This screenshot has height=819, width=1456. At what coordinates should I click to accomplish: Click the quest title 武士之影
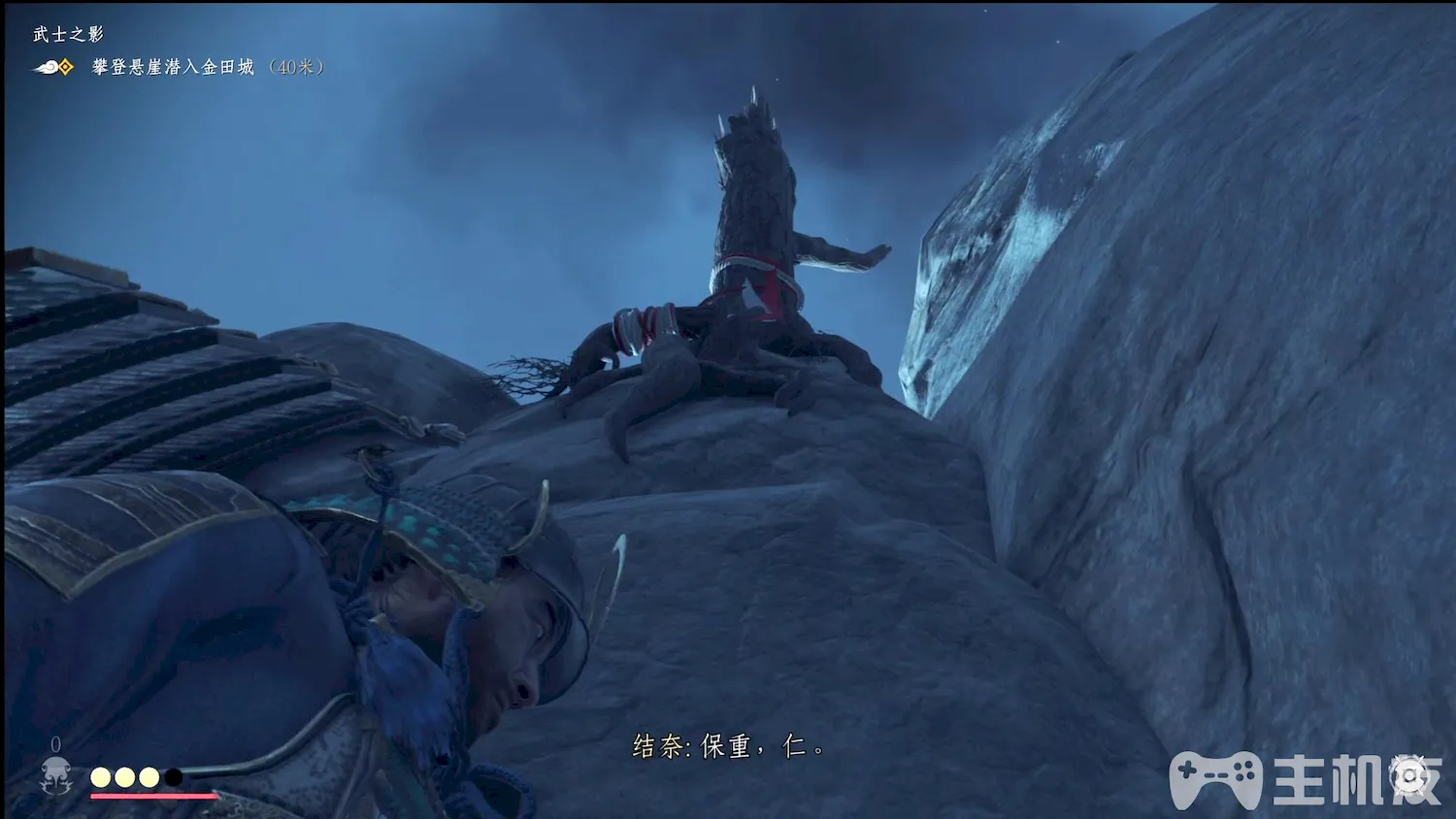tap(68, 34)
